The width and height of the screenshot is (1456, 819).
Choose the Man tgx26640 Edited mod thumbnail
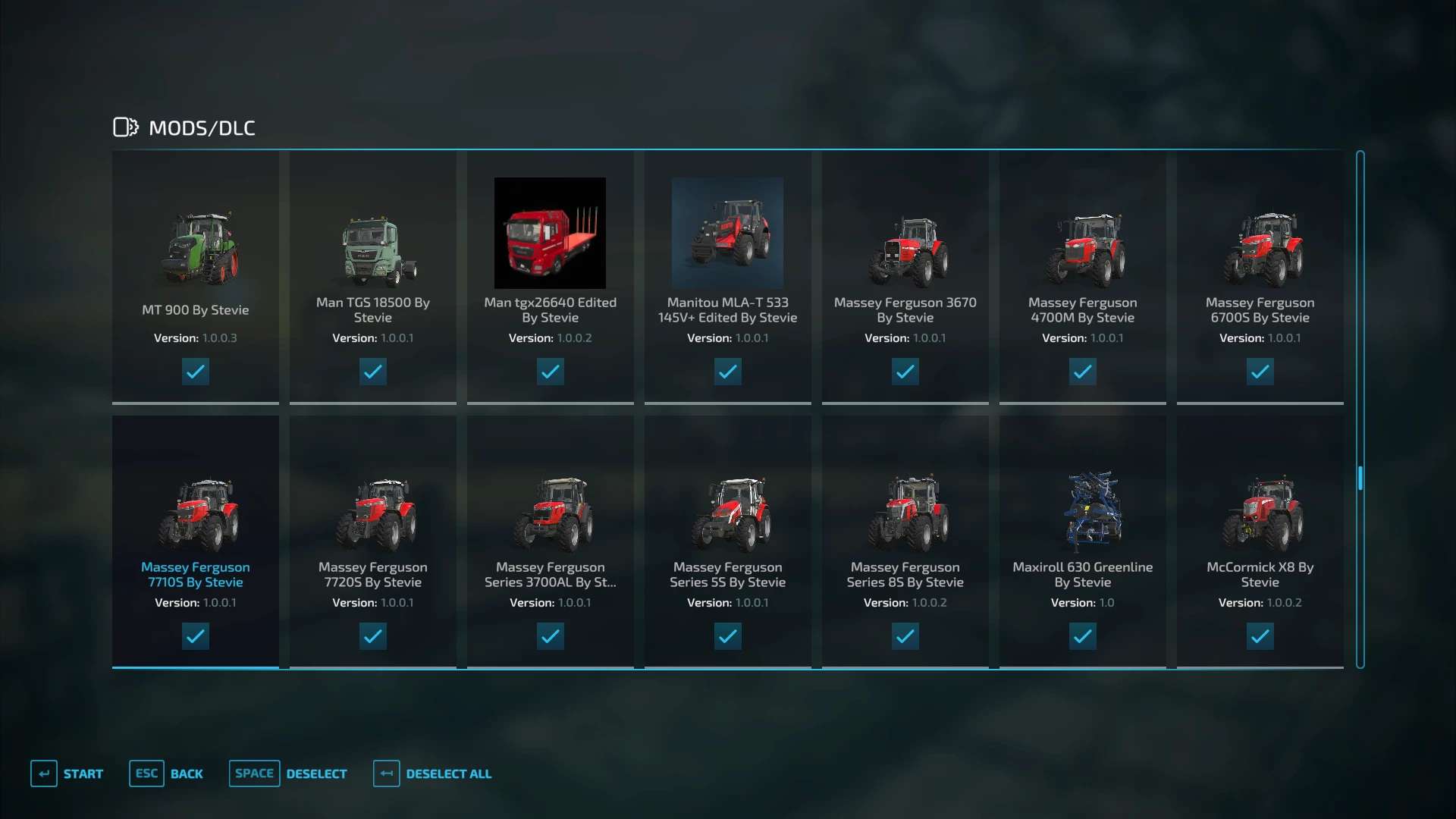pos(550,233)
